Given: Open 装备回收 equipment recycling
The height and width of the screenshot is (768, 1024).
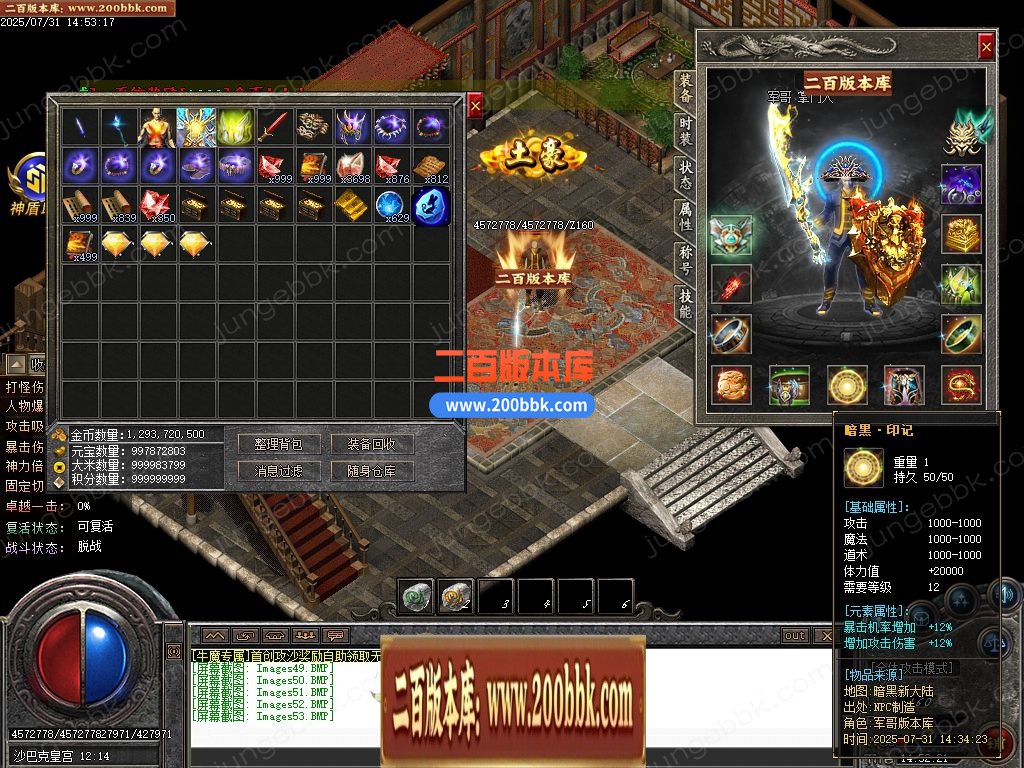Looking at the screenshot, I should tap(372, 444).
